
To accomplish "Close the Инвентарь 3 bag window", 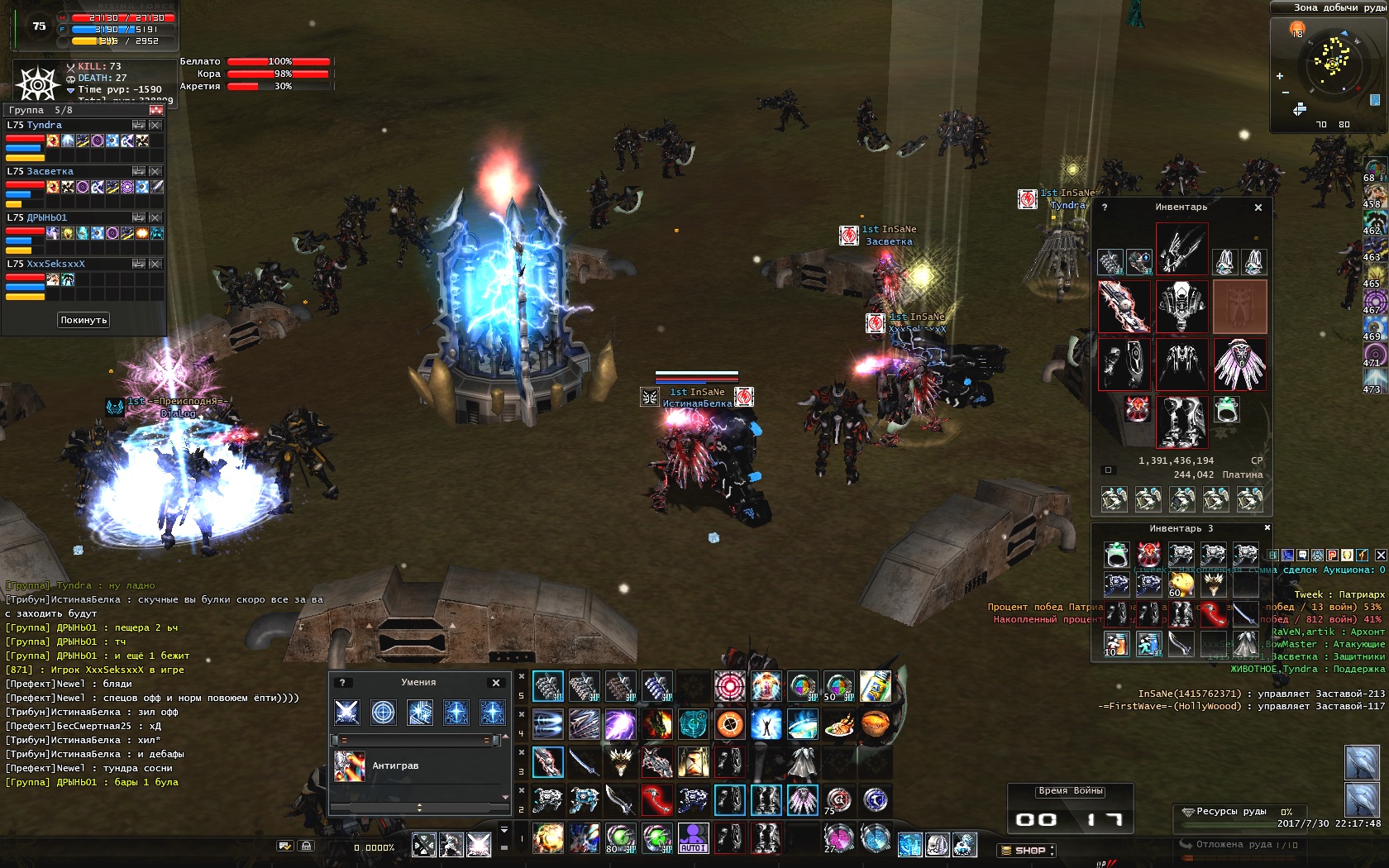I will [x=1267, y=527].
